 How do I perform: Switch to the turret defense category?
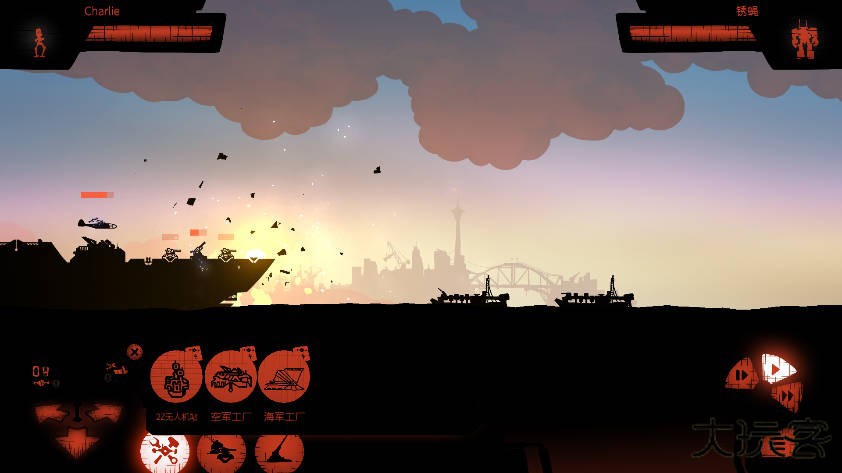tap(222, 453)
